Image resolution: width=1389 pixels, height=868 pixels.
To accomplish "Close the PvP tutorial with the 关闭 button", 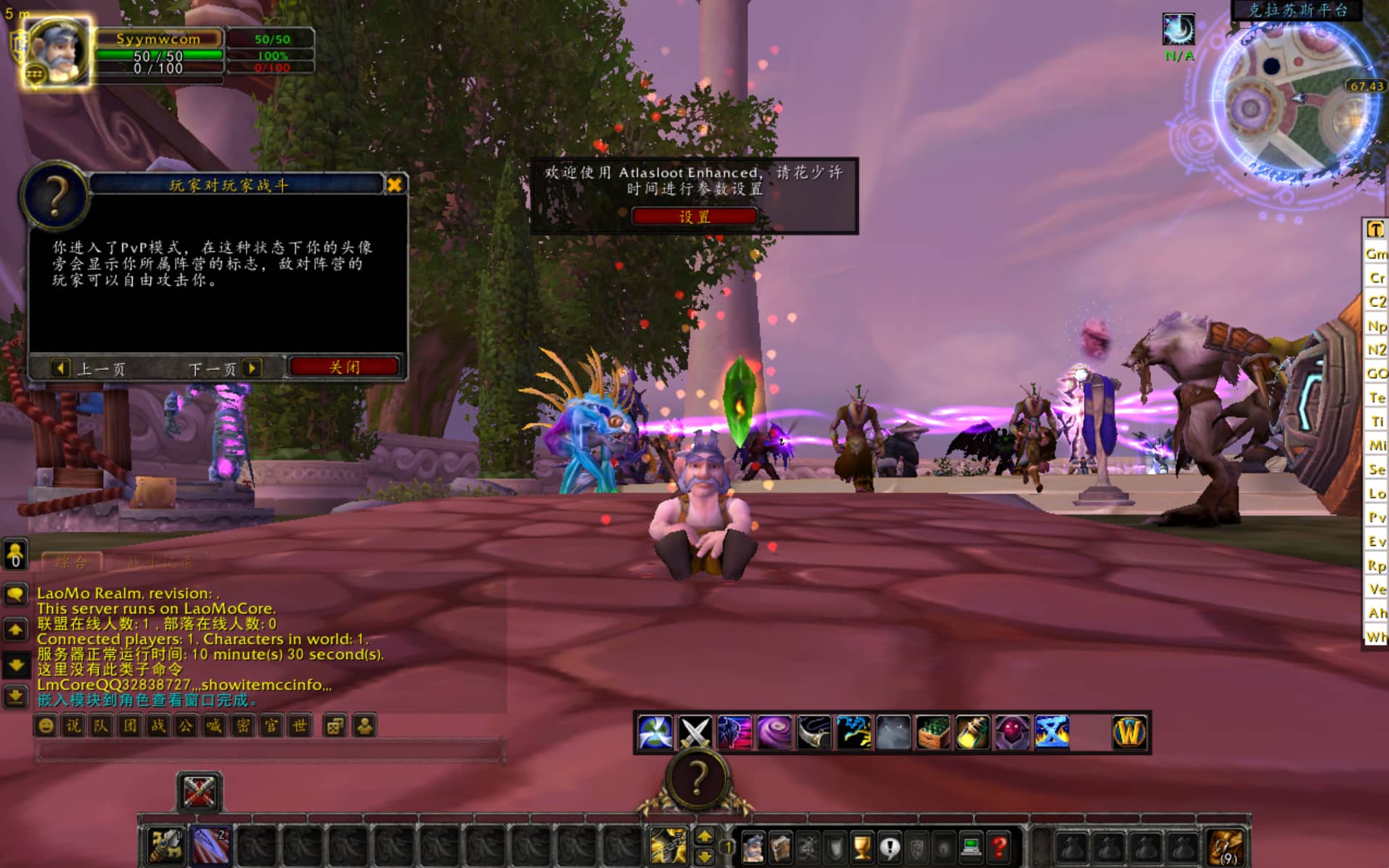I will (x=344, y=367).
